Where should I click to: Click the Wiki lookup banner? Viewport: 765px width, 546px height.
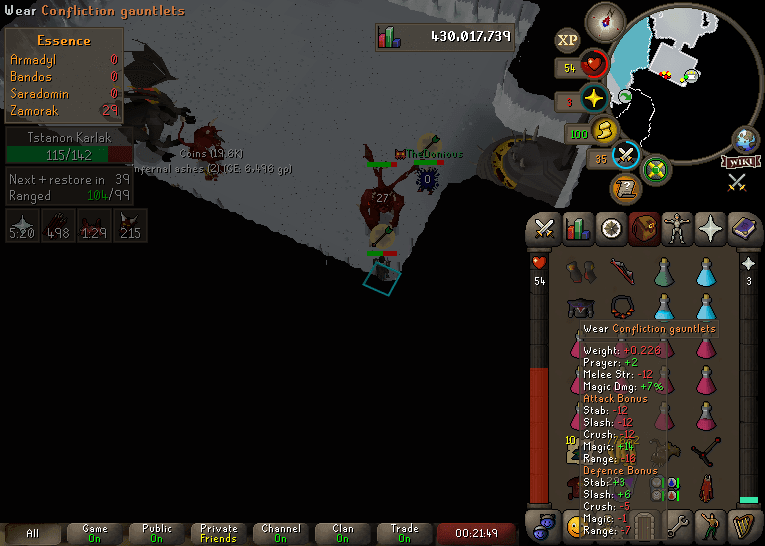(x=739, y=162)
